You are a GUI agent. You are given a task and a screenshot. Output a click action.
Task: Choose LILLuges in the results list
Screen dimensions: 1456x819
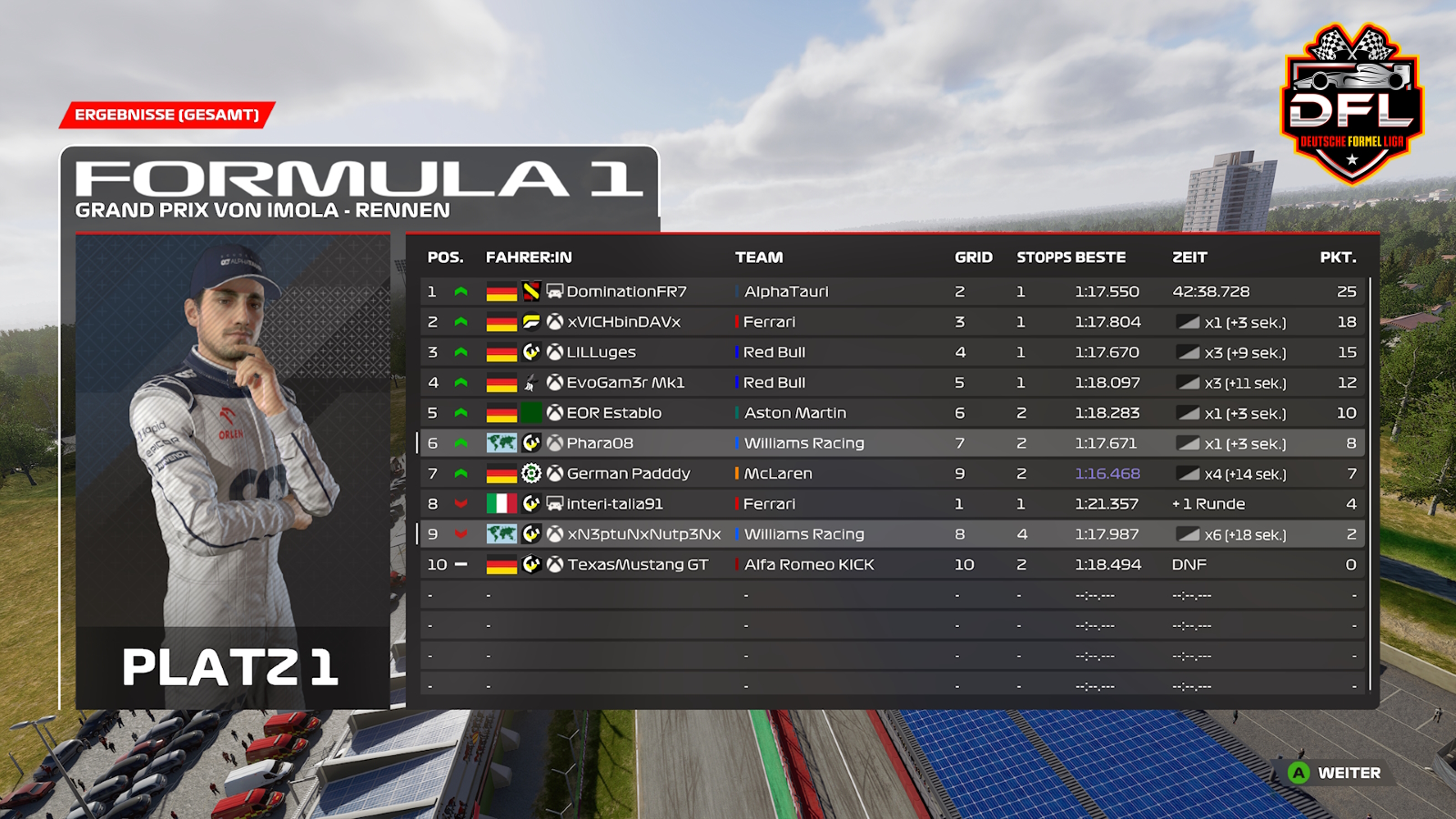[601, 352]
